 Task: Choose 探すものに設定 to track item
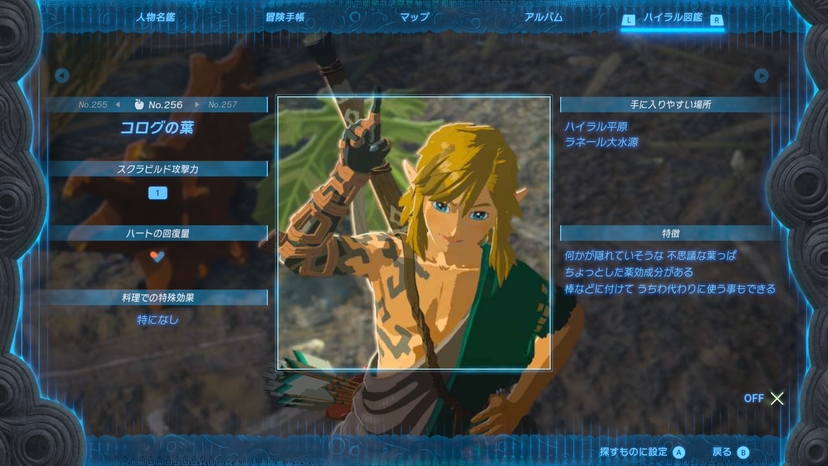click(642, 452)
